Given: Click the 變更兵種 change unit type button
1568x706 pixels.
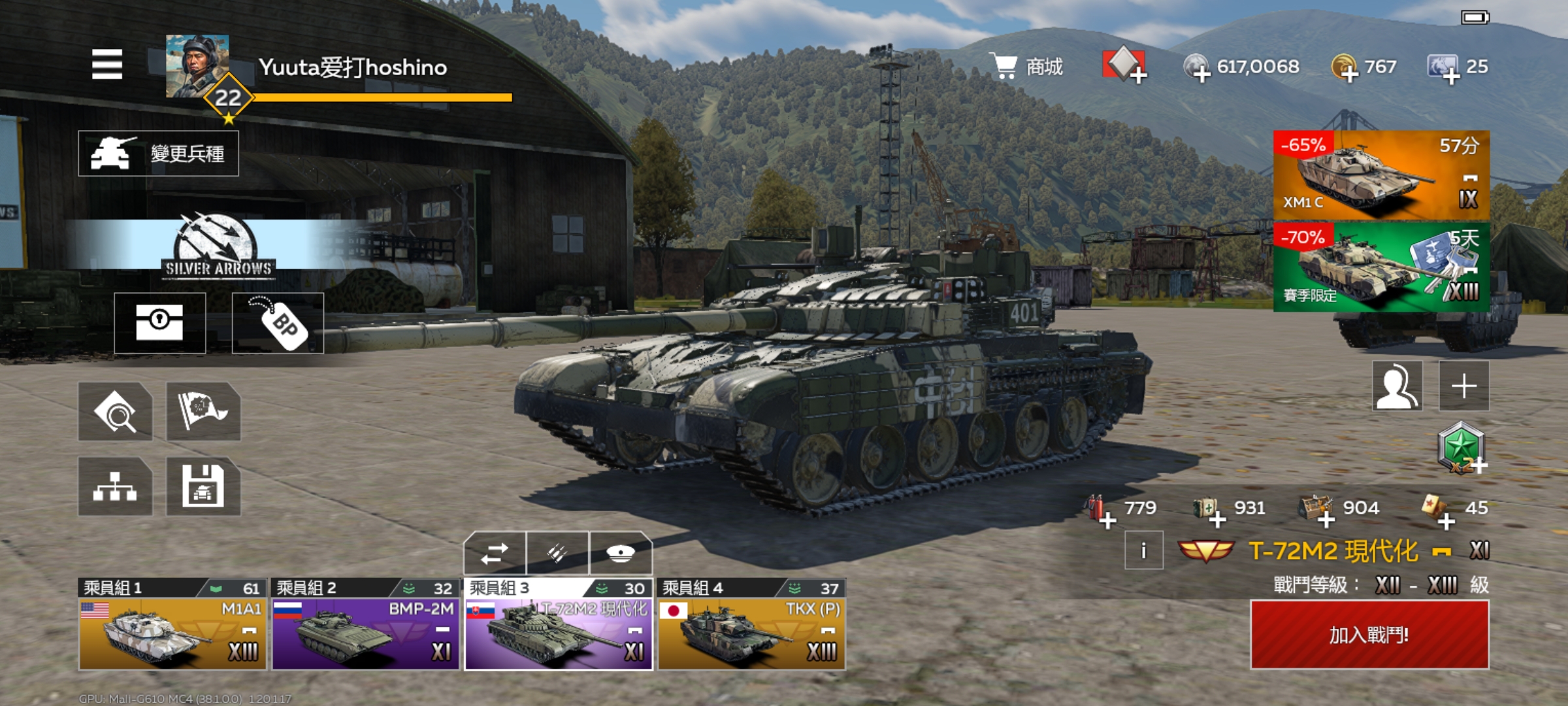Looking at the screenshot, I should 158,154.
